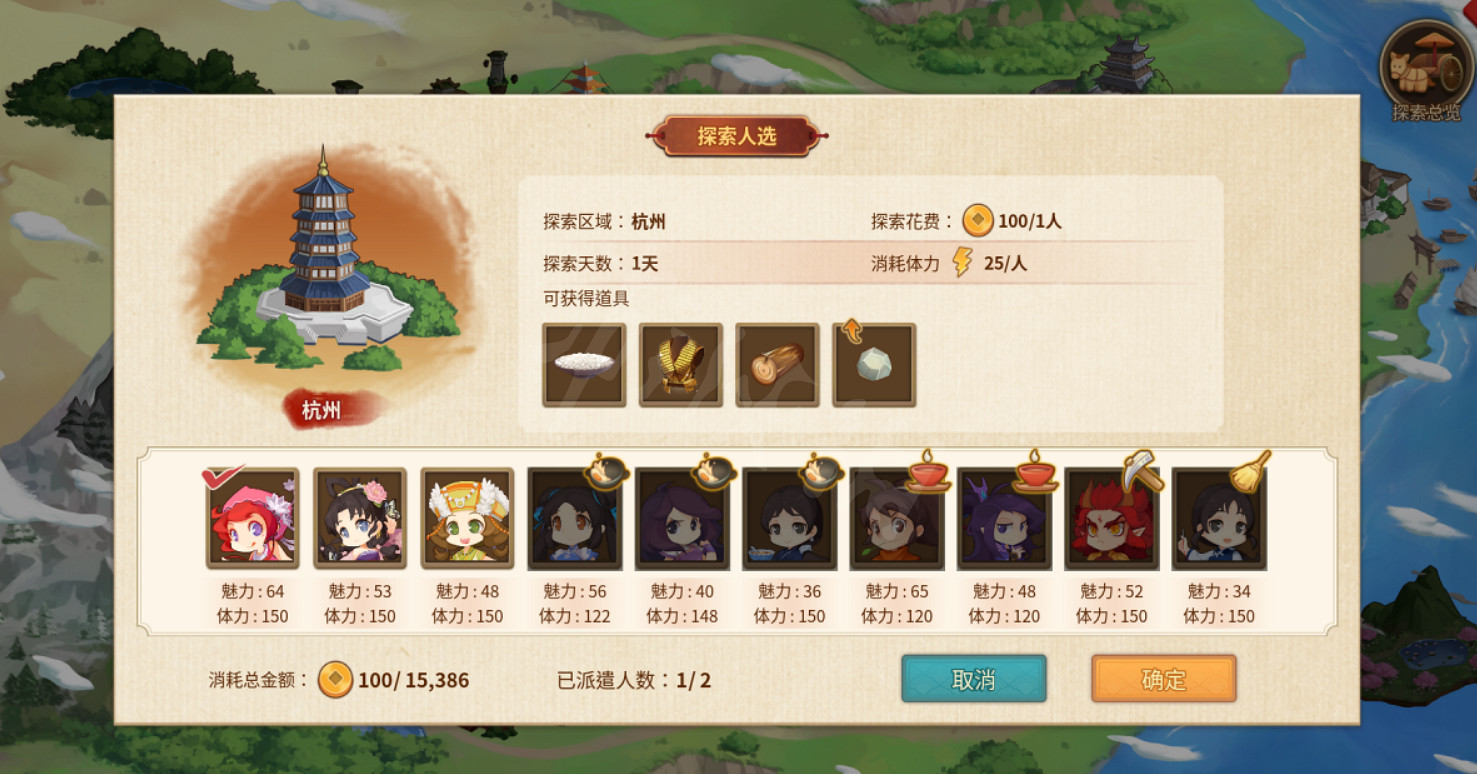1477x774 pixels.
Task: Select the character with 体力122
Action: [575, 519]
